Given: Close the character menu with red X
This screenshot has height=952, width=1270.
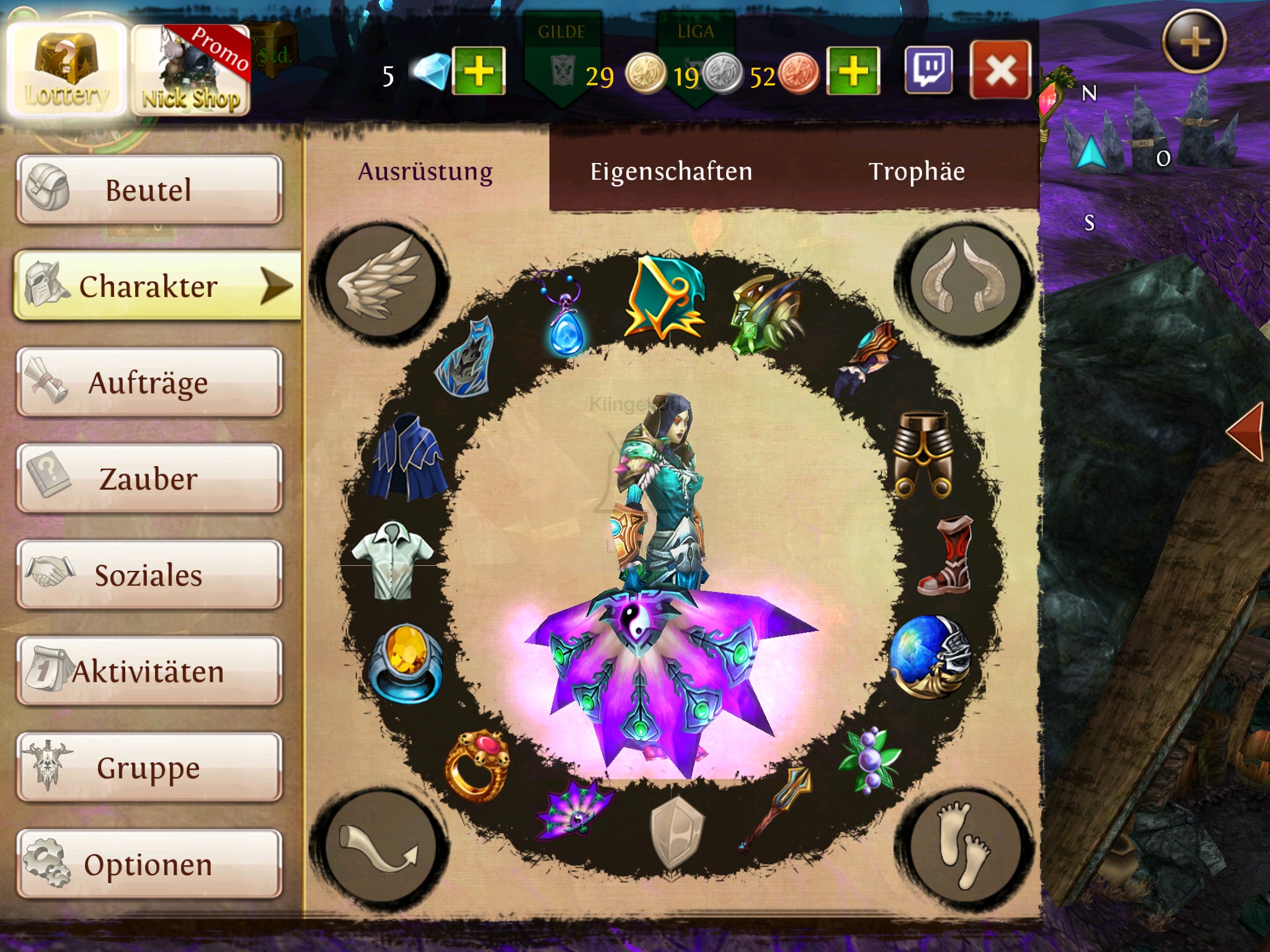Looking at the screenshot, I should [1000, 71].
